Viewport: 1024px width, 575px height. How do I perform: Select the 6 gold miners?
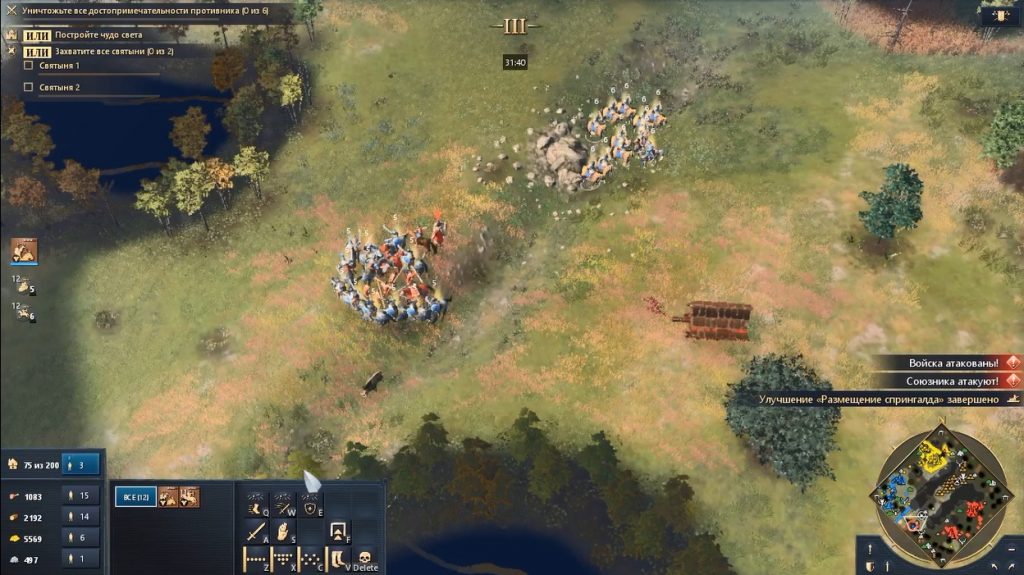point(82,538)
